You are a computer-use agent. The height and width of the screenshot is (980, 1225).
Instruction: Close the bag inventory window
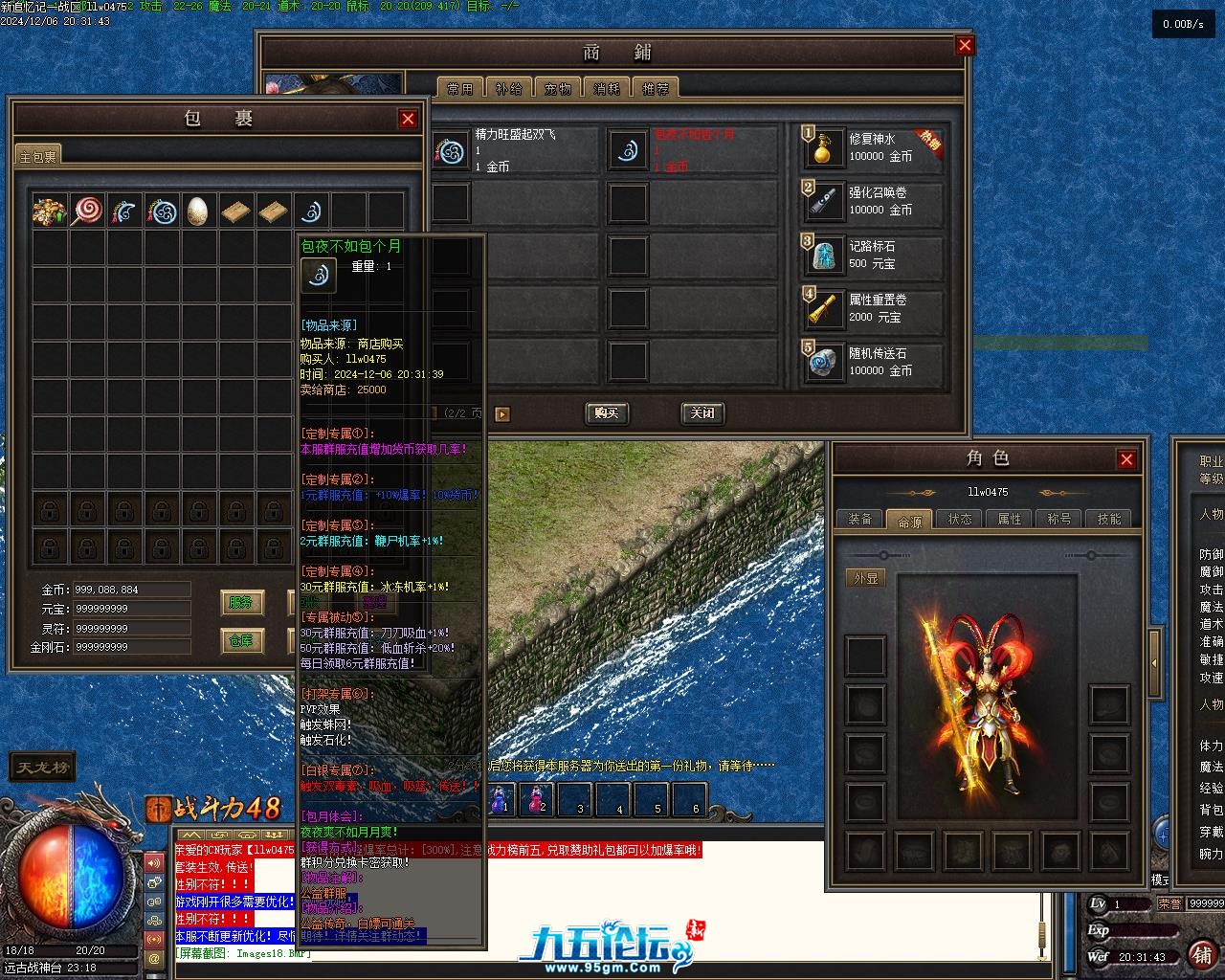coord(408,119)
